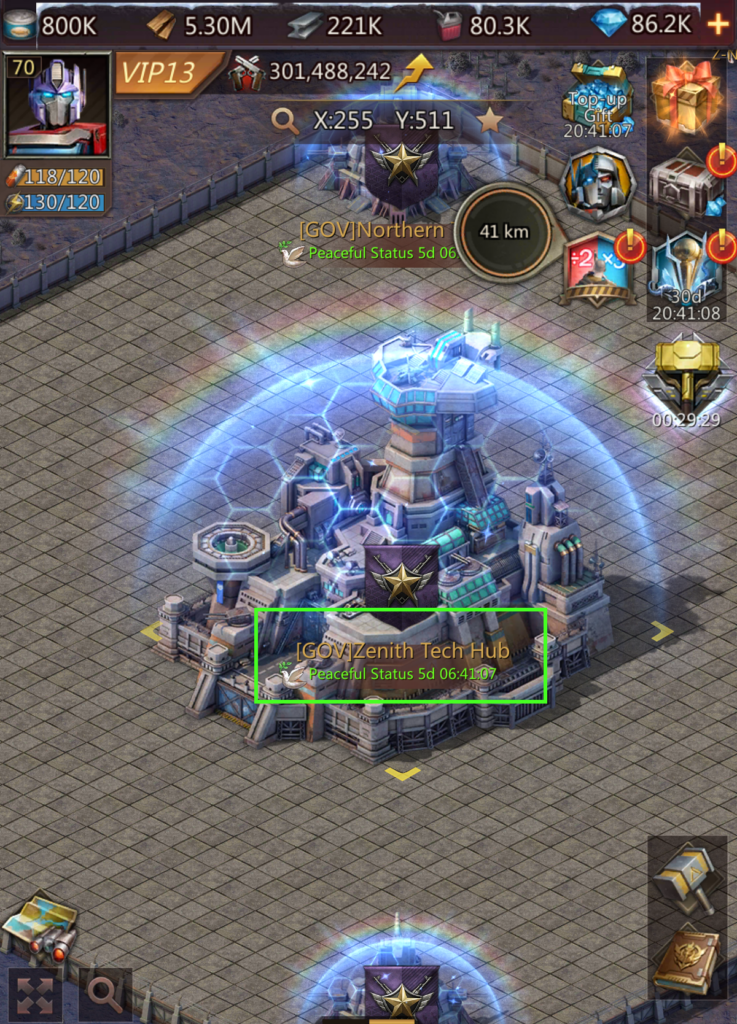Viewport: 737px width, 1024px height.
Task: Tap the 41 km distance indicator
Action: (x=503, y=232)
